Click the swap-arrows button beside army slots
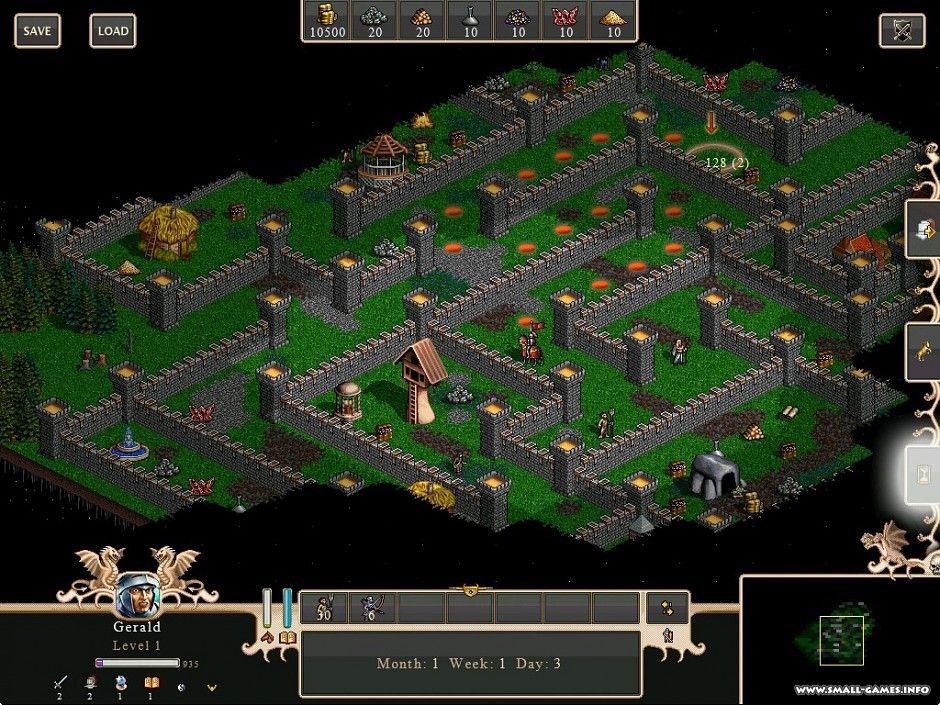 point(667,607)
